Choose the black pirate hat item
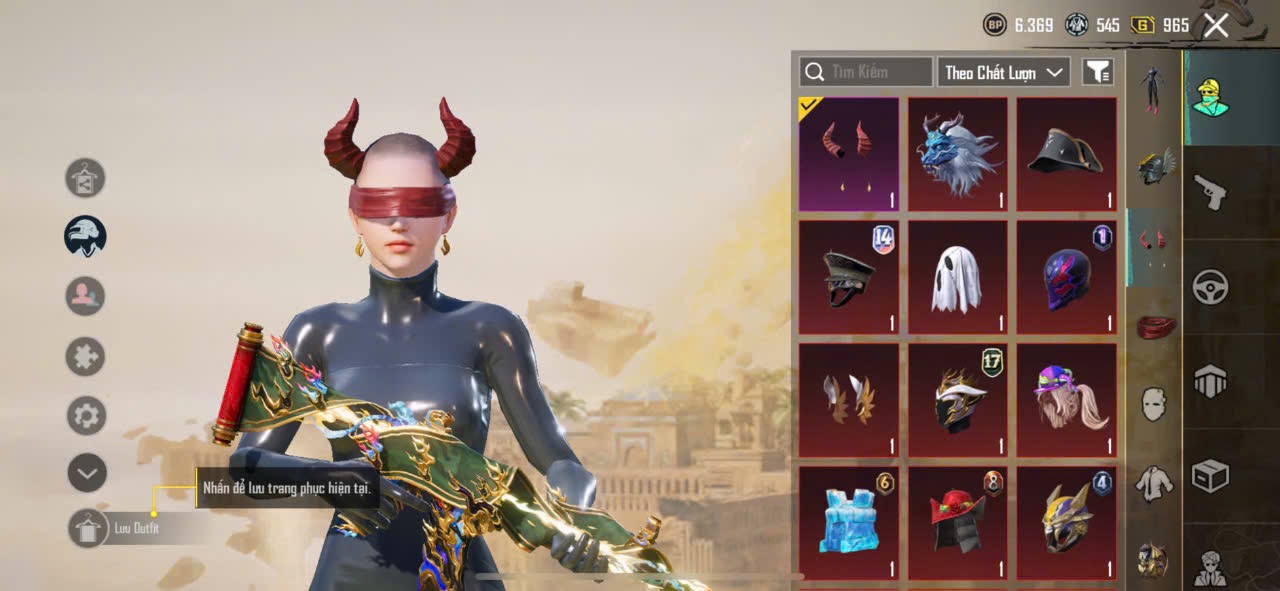The height and width of the screenshot is (591, 1280). (x=1066, y=153)
